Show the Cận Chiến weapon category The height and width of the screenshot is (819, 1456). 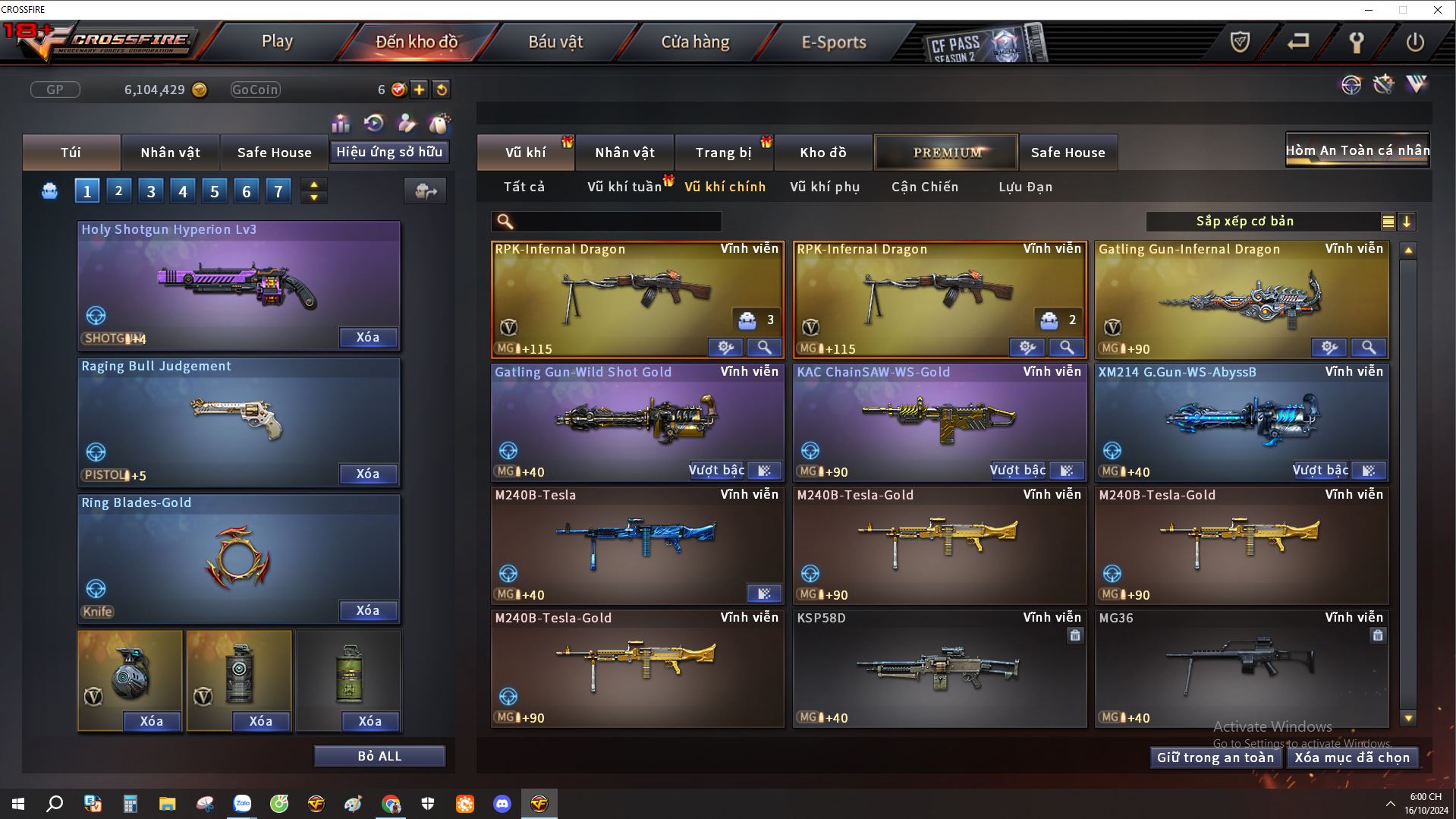click(925, 187)
